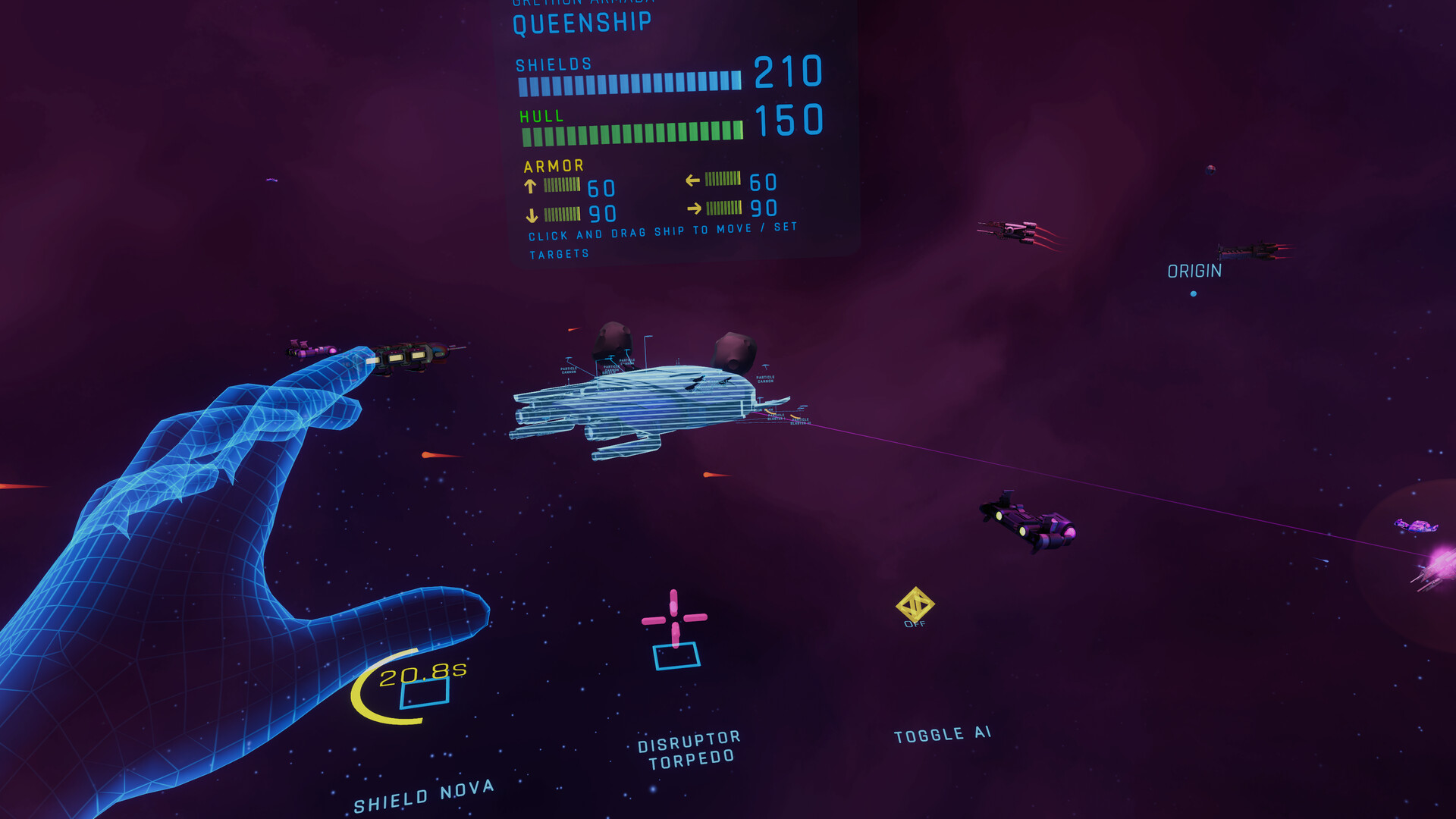Image resolution: width=1456 pixels, height=819 pixels.
Task: Click the up-arrow armor indicator
Action: pos(531,185)
